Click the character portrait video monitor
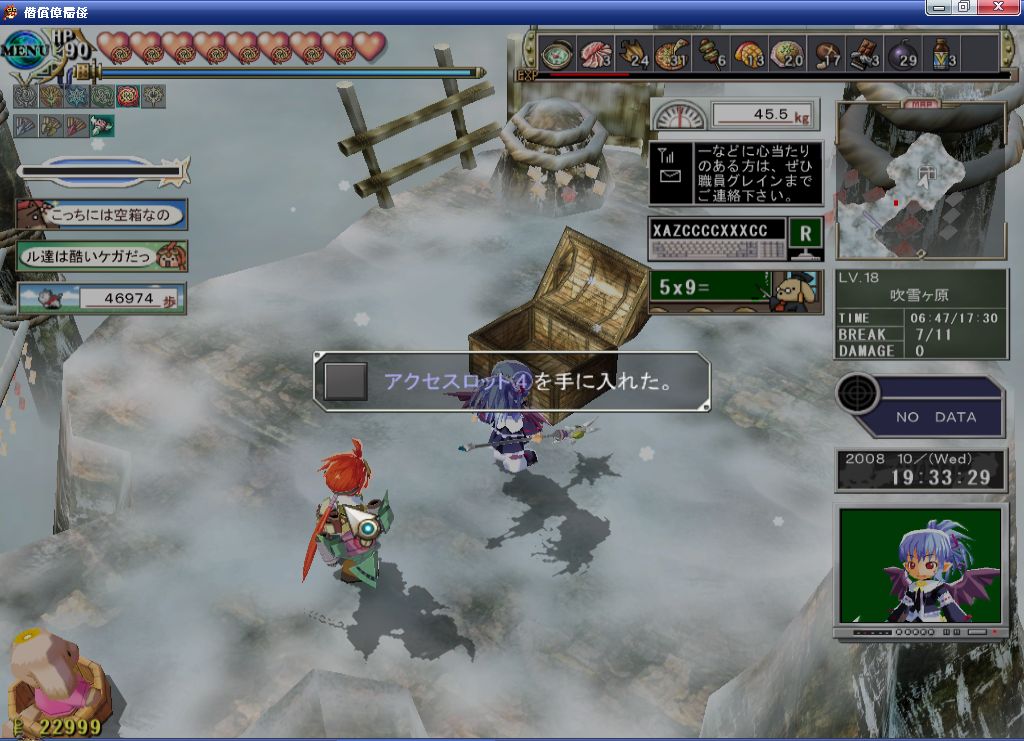The image size is (1024, 741). 920,567
